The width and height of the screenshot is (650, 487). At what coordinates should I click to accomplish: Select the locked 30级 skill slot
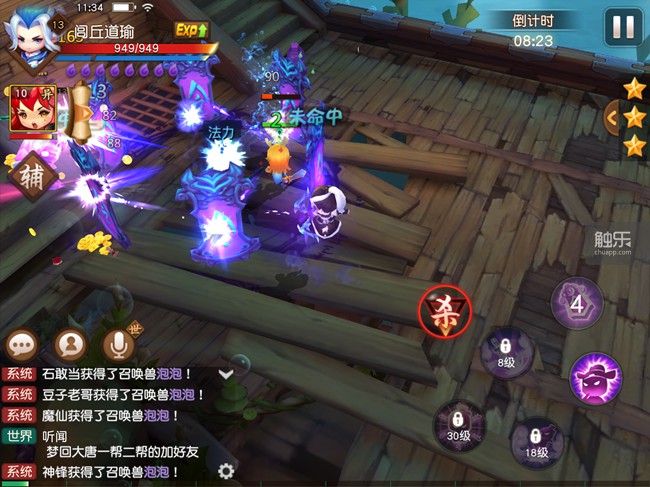[x=458, y=425]
